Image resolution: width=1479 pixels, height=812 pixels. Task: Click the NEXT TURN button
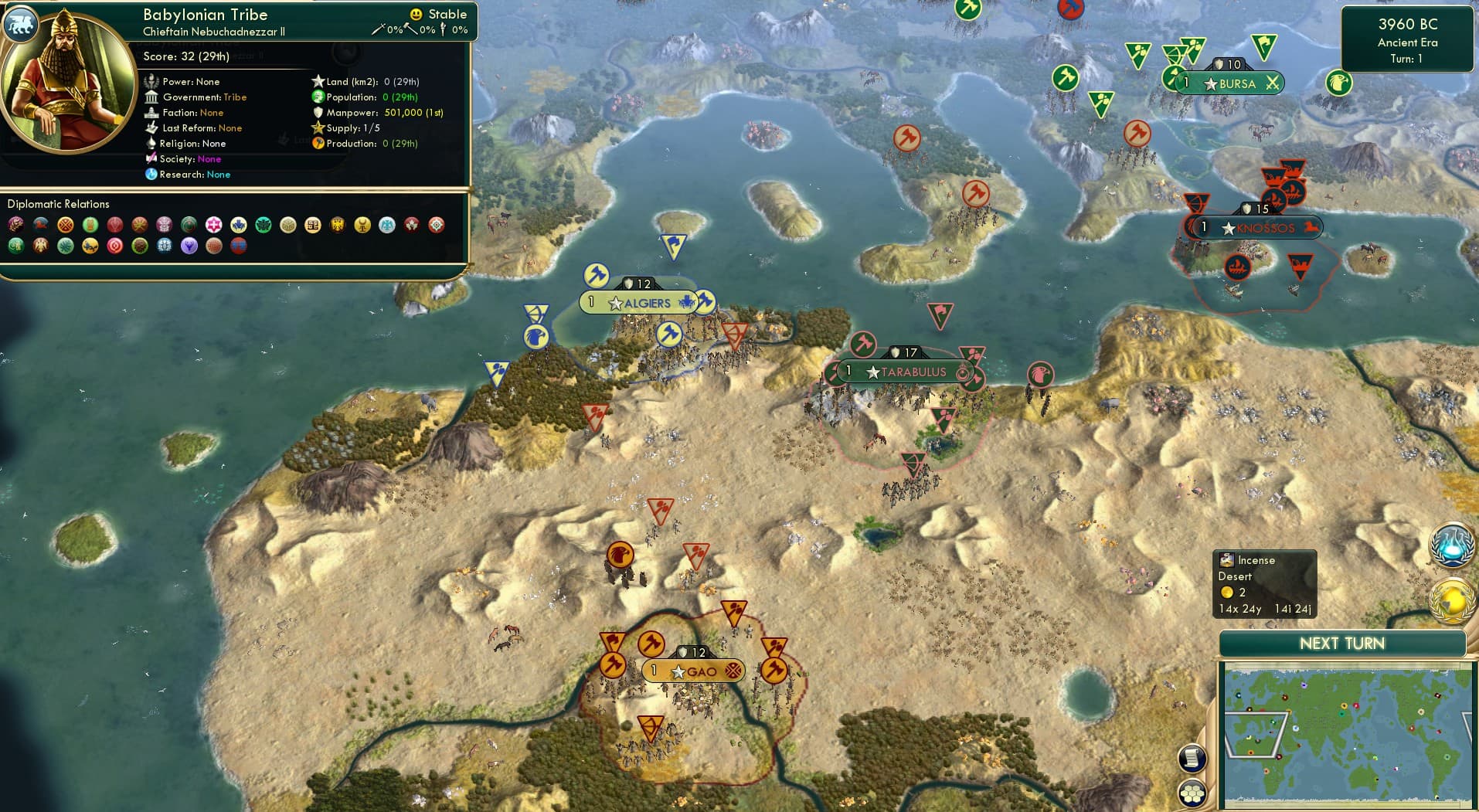pos(1341,643)
